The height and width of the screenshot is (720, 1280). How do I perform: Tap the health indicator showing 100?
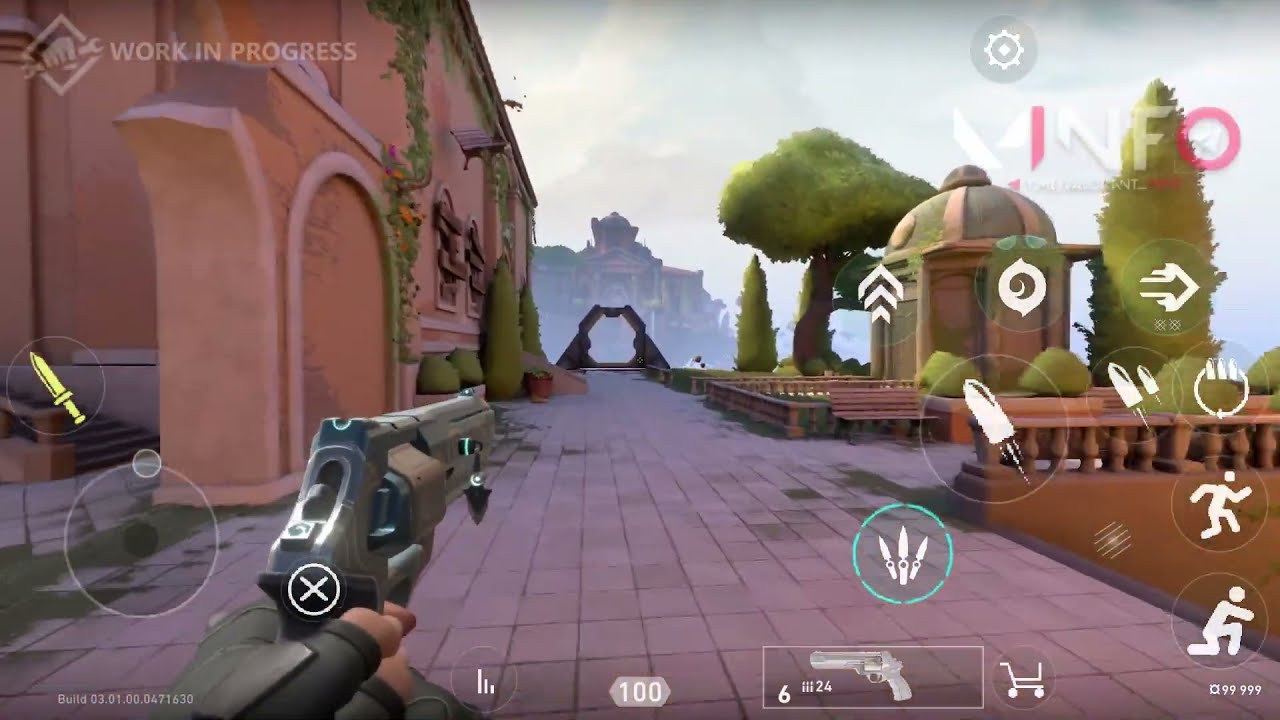click(x=638, y=688)
